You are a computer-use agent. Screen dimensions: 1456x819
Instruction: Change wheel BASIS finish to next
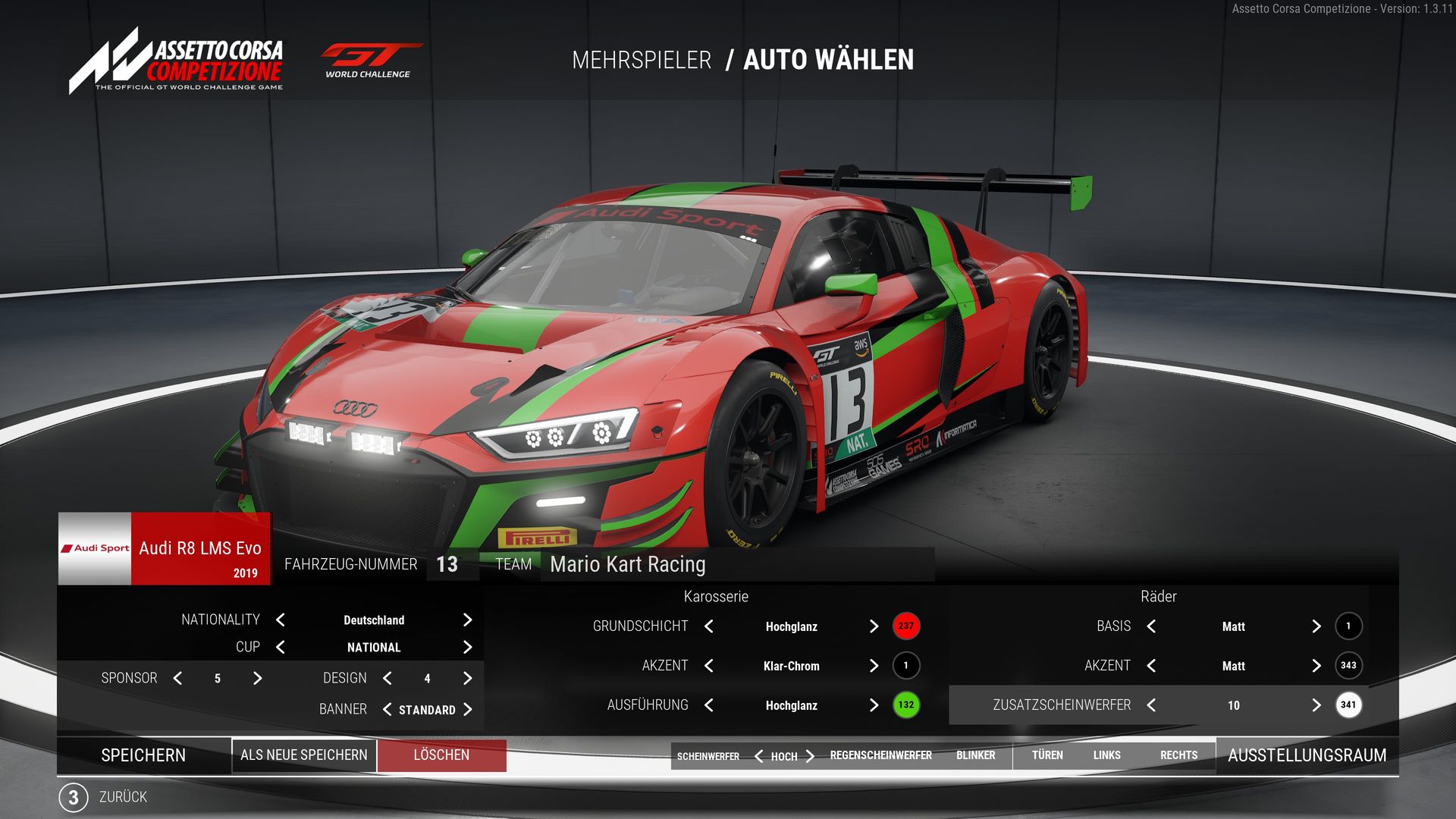pos(1316,626)
